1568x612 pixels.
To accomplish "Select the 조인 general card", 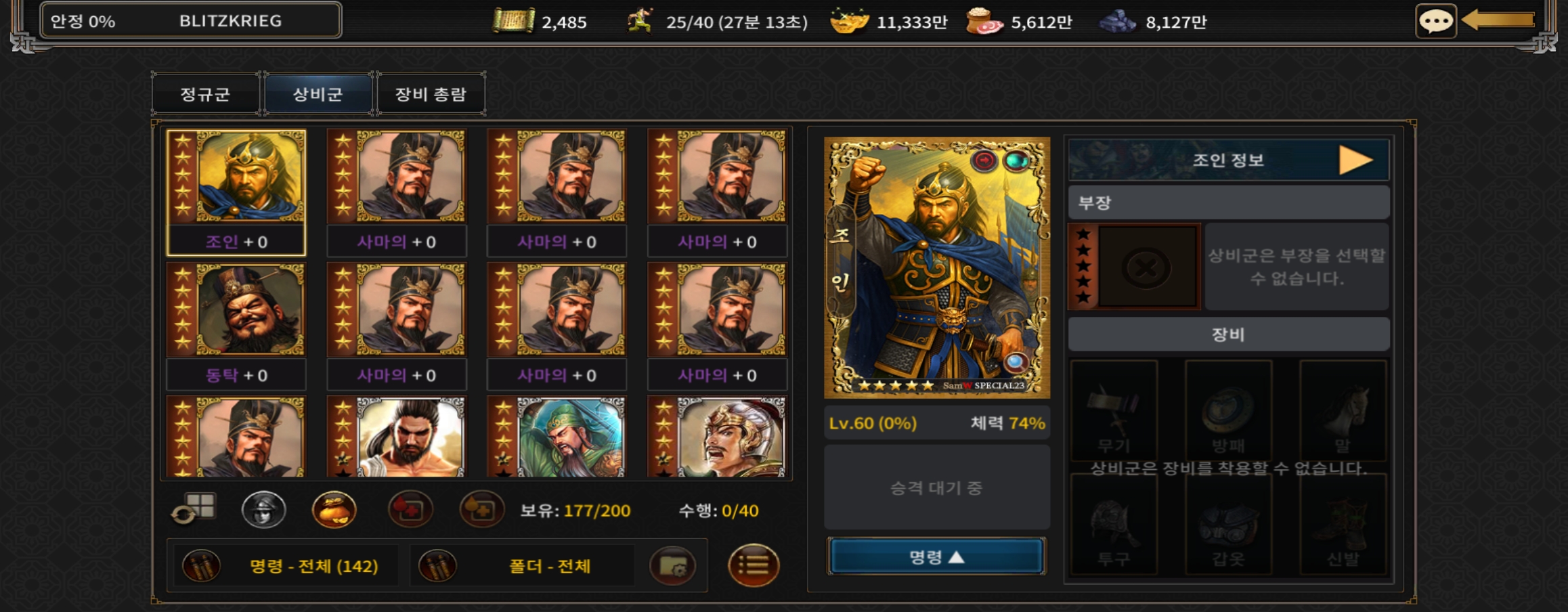I will click(236, 192).
